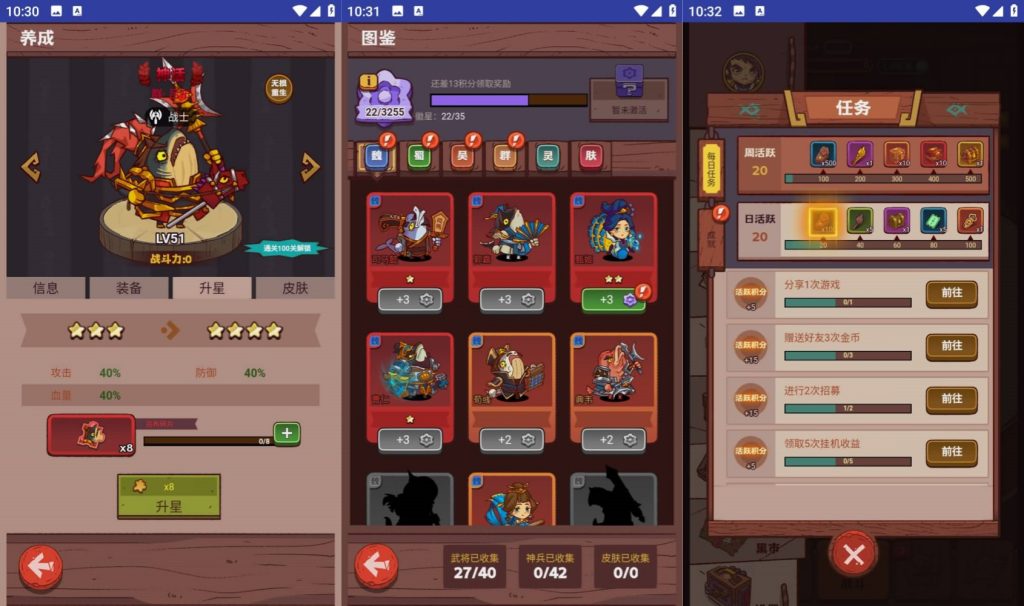Return from the 图鉴 codex screen
Viewport: 1024px width, 606px height.
[x=376, y=566]
